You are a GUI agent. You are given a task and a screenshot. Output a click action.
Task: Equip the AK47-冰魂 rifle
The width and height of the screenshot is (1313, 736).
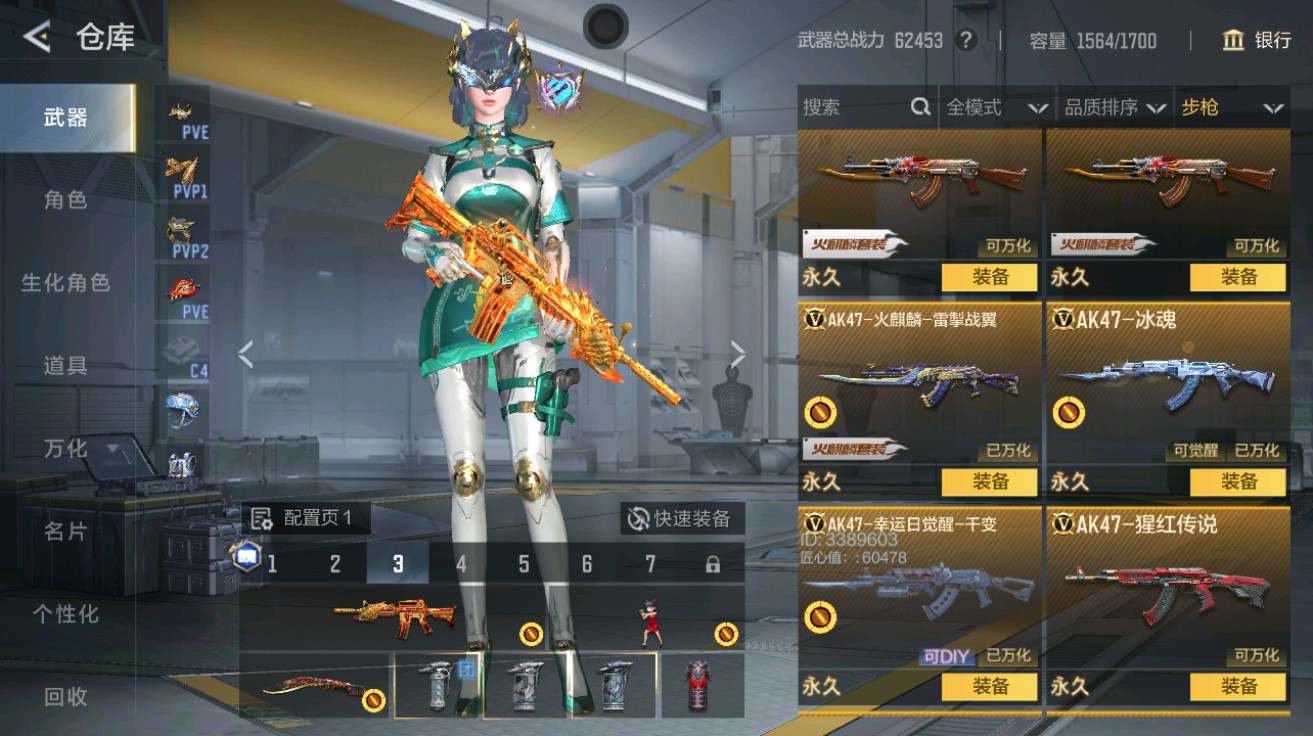1238,482
